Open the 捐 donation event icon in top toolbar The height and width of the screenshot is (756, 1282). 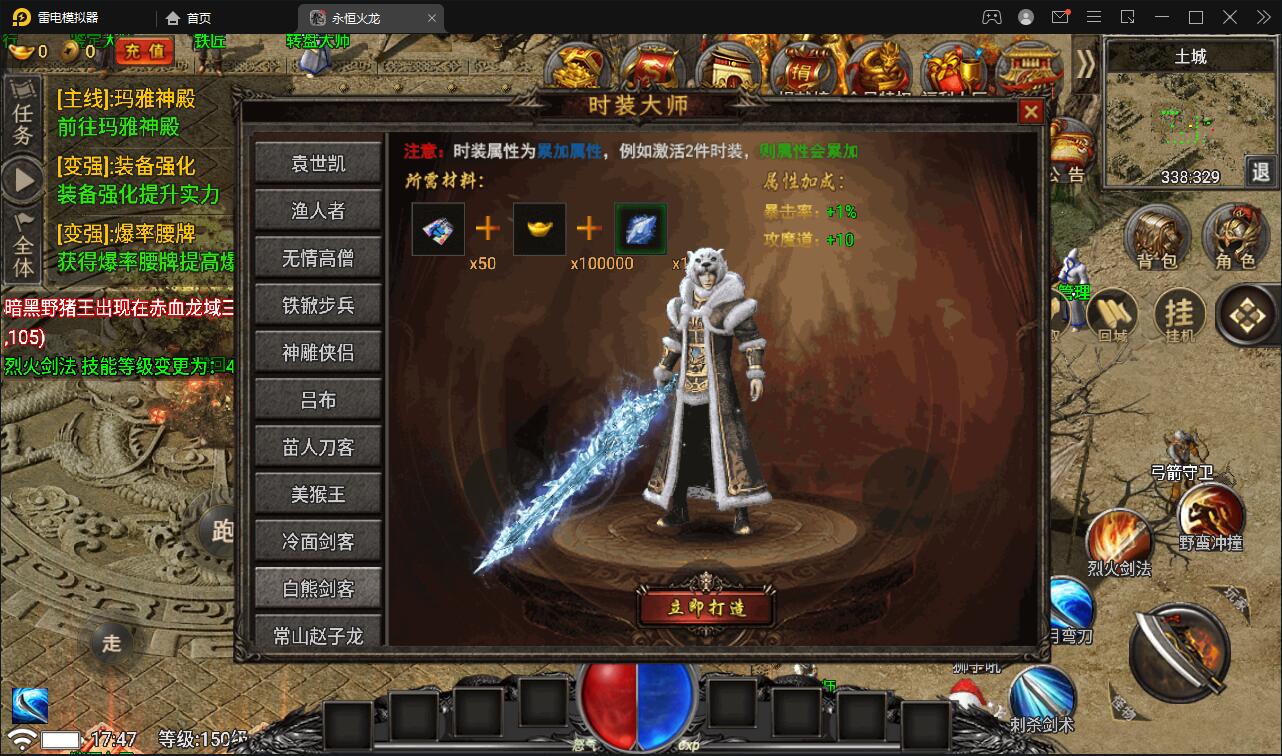805,65
